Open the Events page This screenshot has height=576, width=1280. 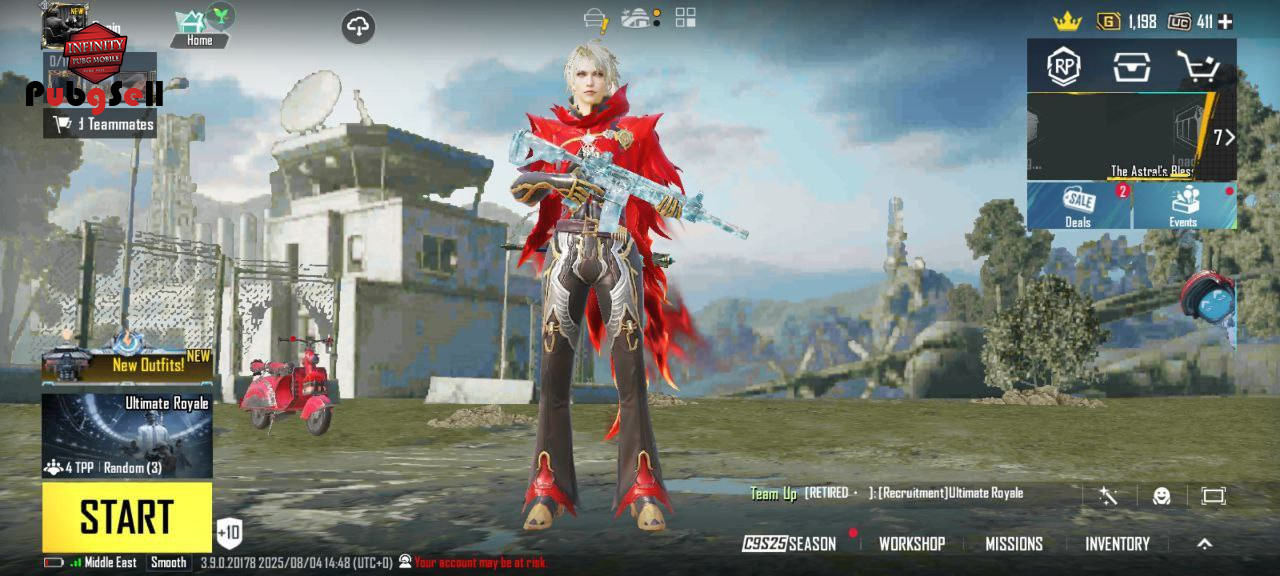(1183, 206)
